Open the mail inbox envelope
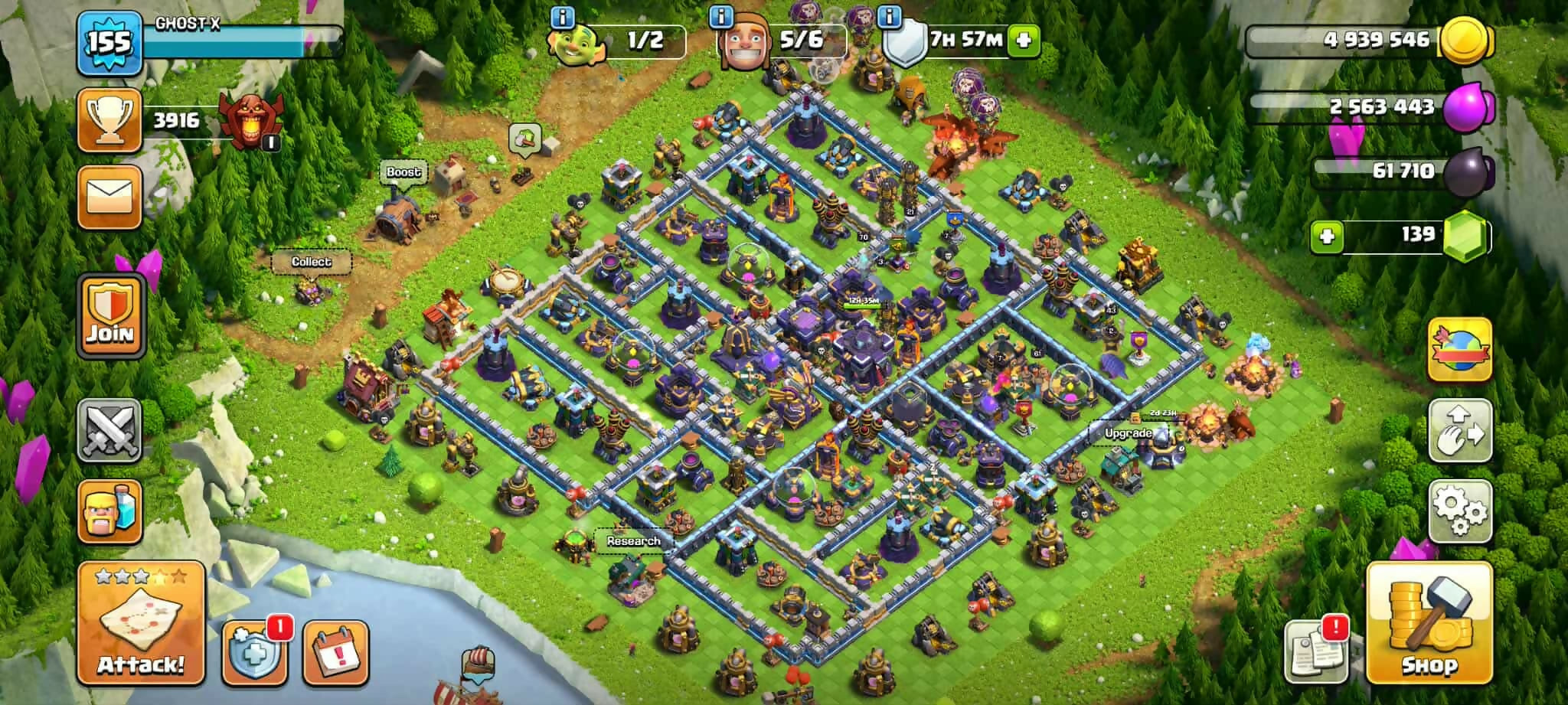The width and height of the screenshot is (1568, 705). [109, 197]
